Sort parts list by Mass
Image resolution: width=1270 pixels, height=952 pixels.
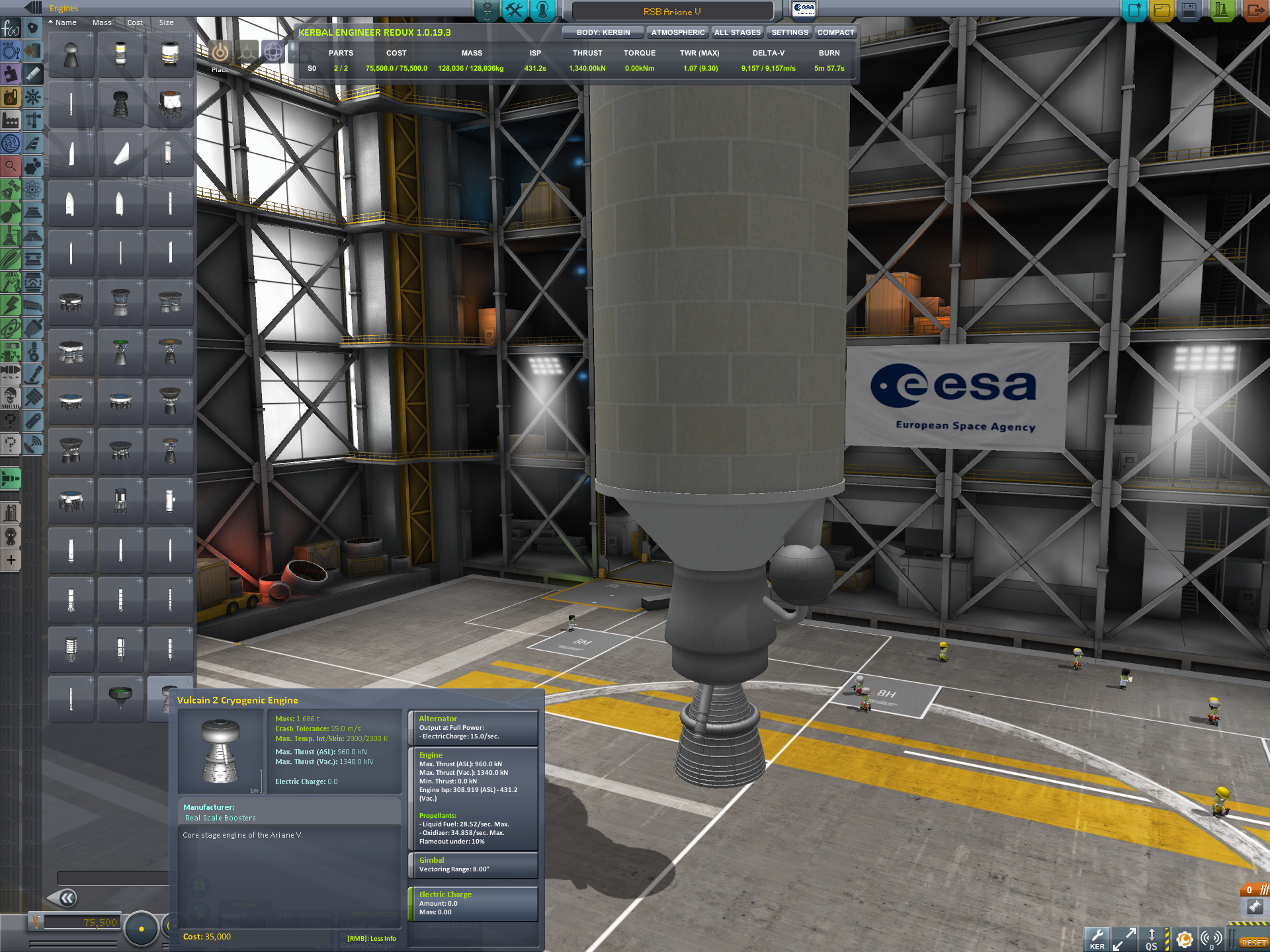(102, 22)
